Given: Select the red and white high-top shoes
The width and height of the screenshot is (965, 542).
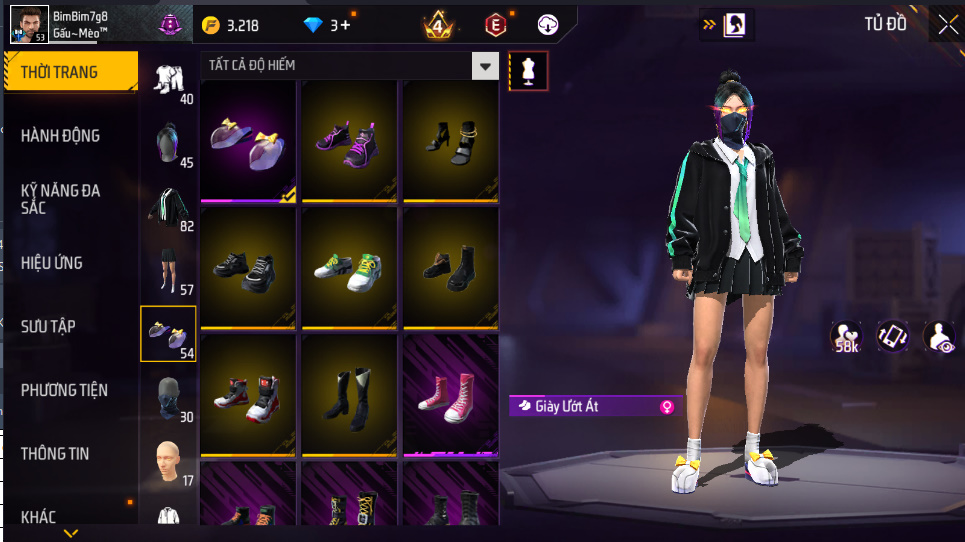Looking at the screenshot, I should 247,393.
